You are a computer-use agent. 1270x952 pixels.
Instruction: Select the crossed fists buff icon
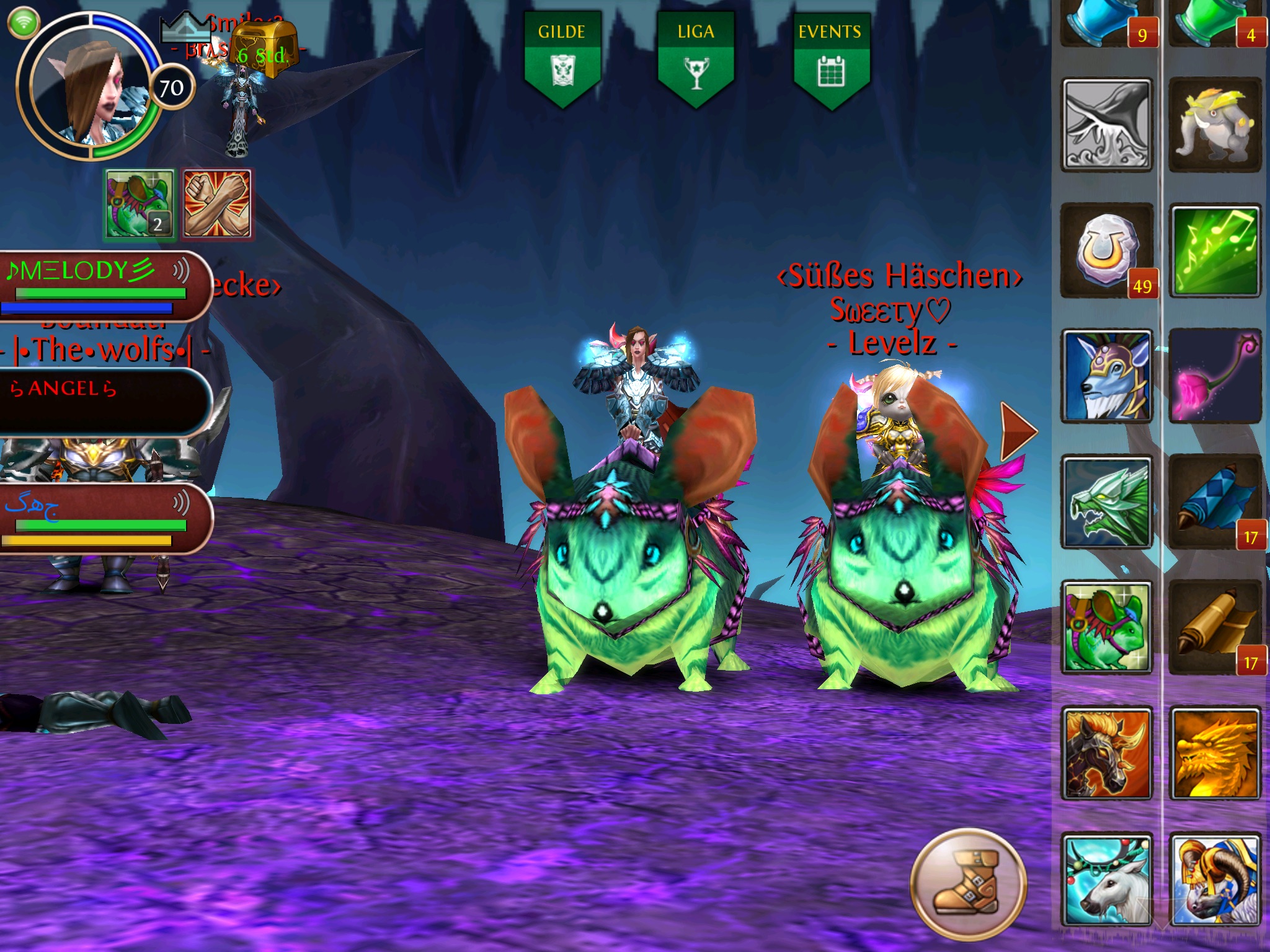(x=217, y=204)
